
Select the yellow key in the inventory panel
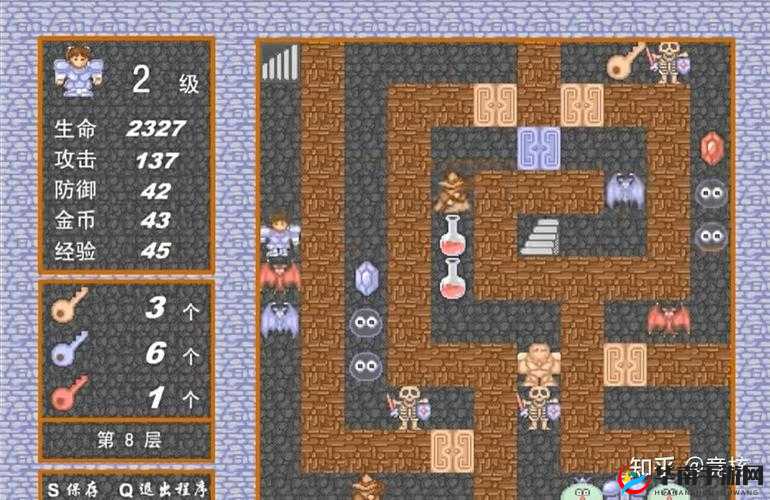(72, 305)
